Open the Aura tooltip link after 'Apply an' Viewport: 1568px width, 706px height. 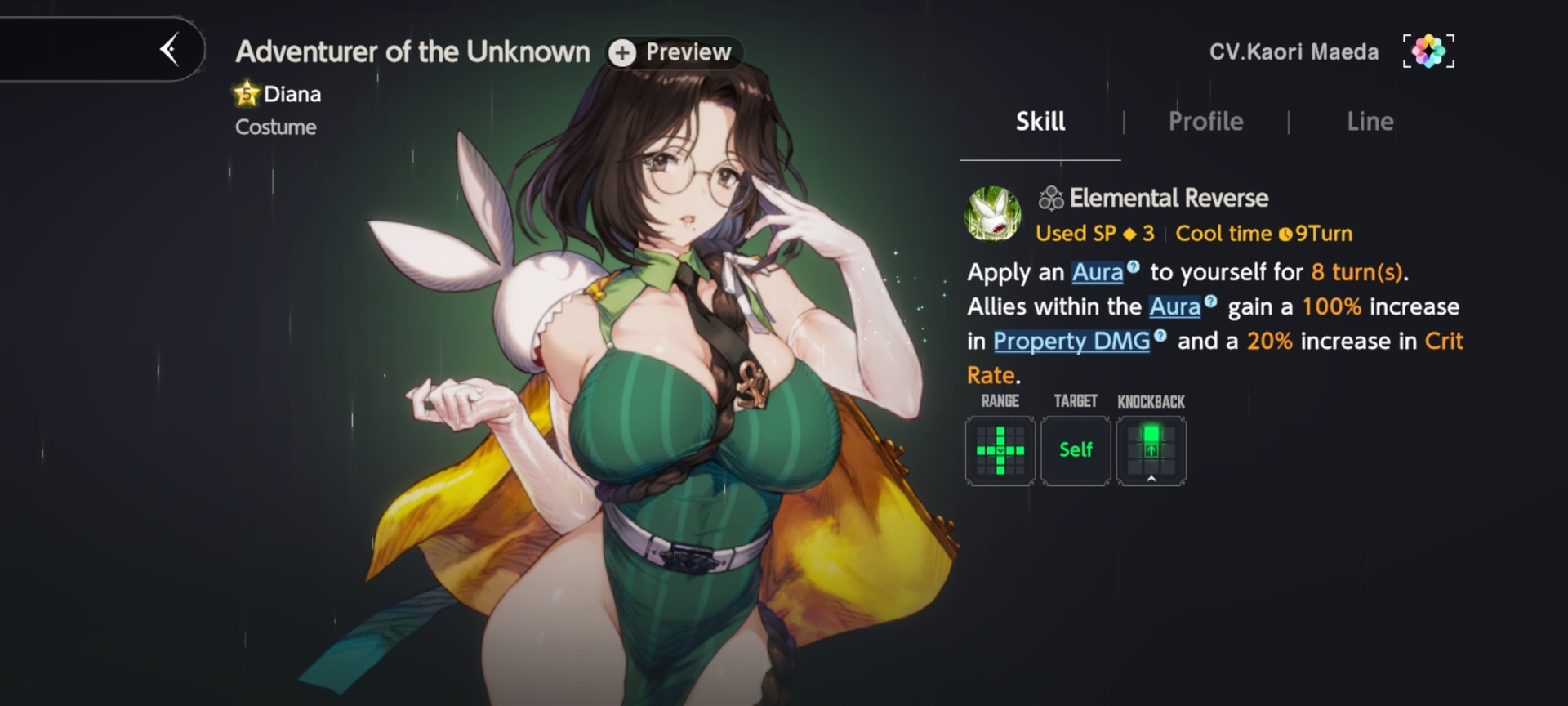click(1097, 272)
